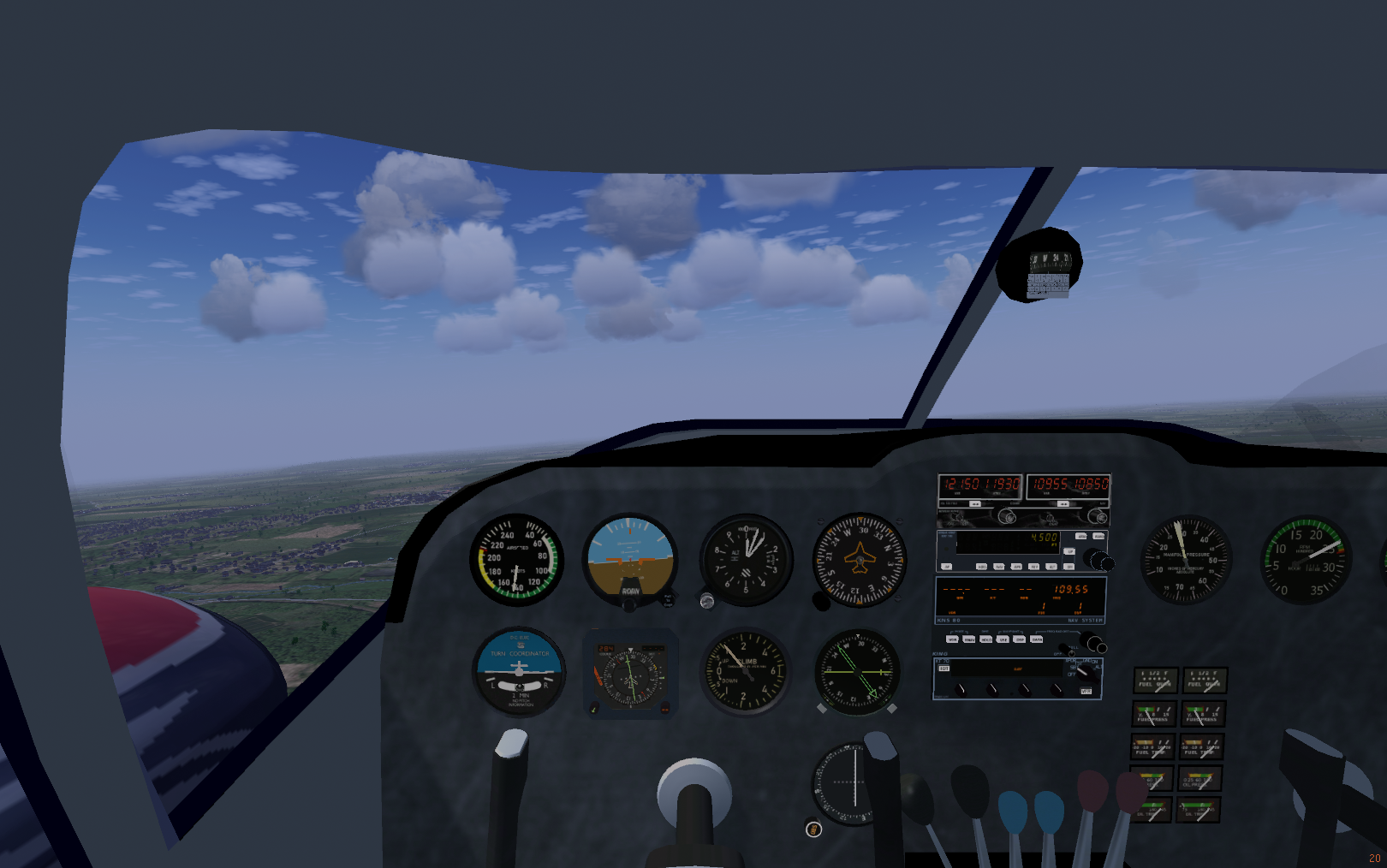Hit the DATA button on nav system
The image size is (1387, 868).
pos(1037,639)
